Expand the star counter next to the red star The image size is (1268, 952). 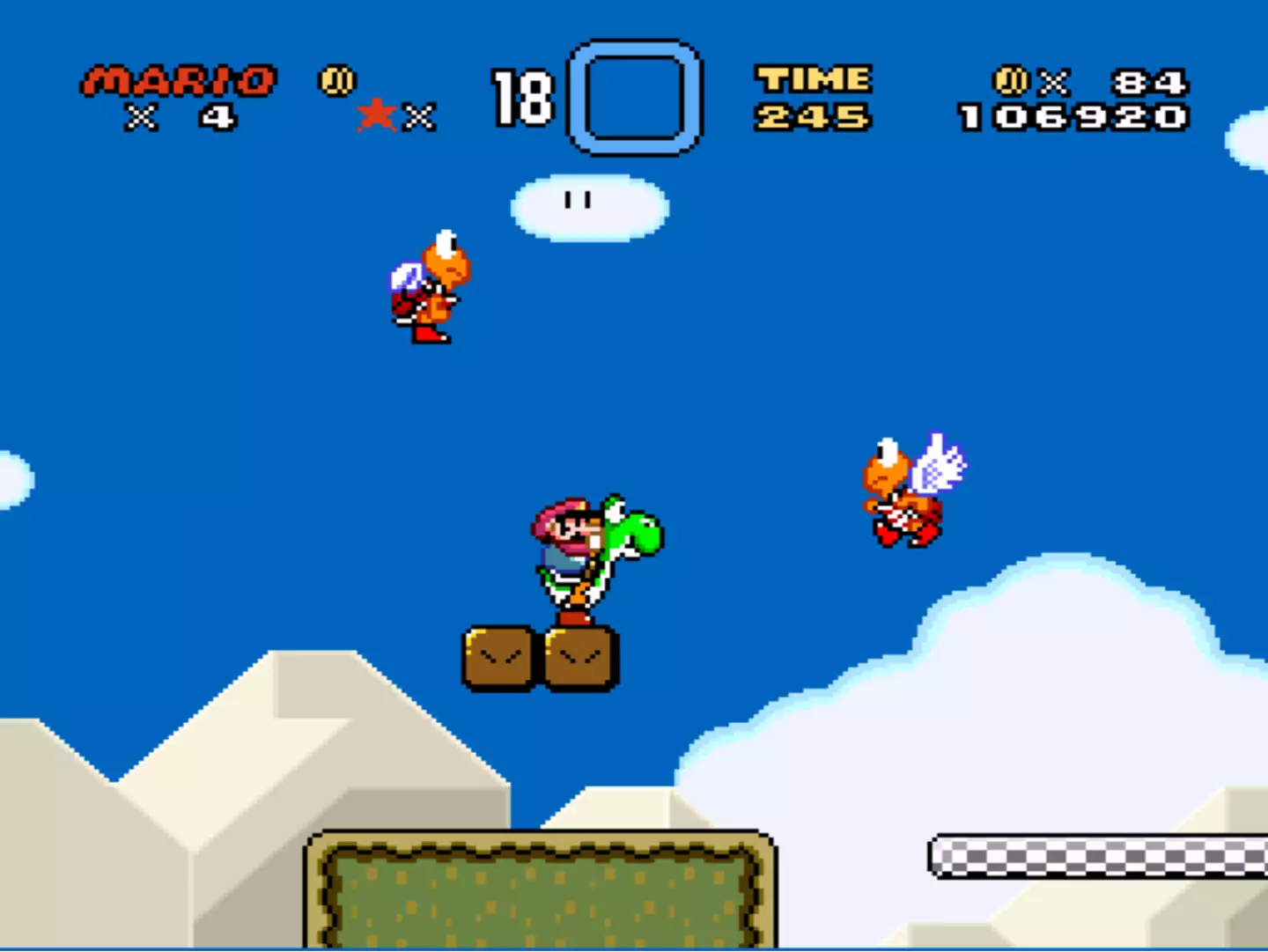[421, 115]
